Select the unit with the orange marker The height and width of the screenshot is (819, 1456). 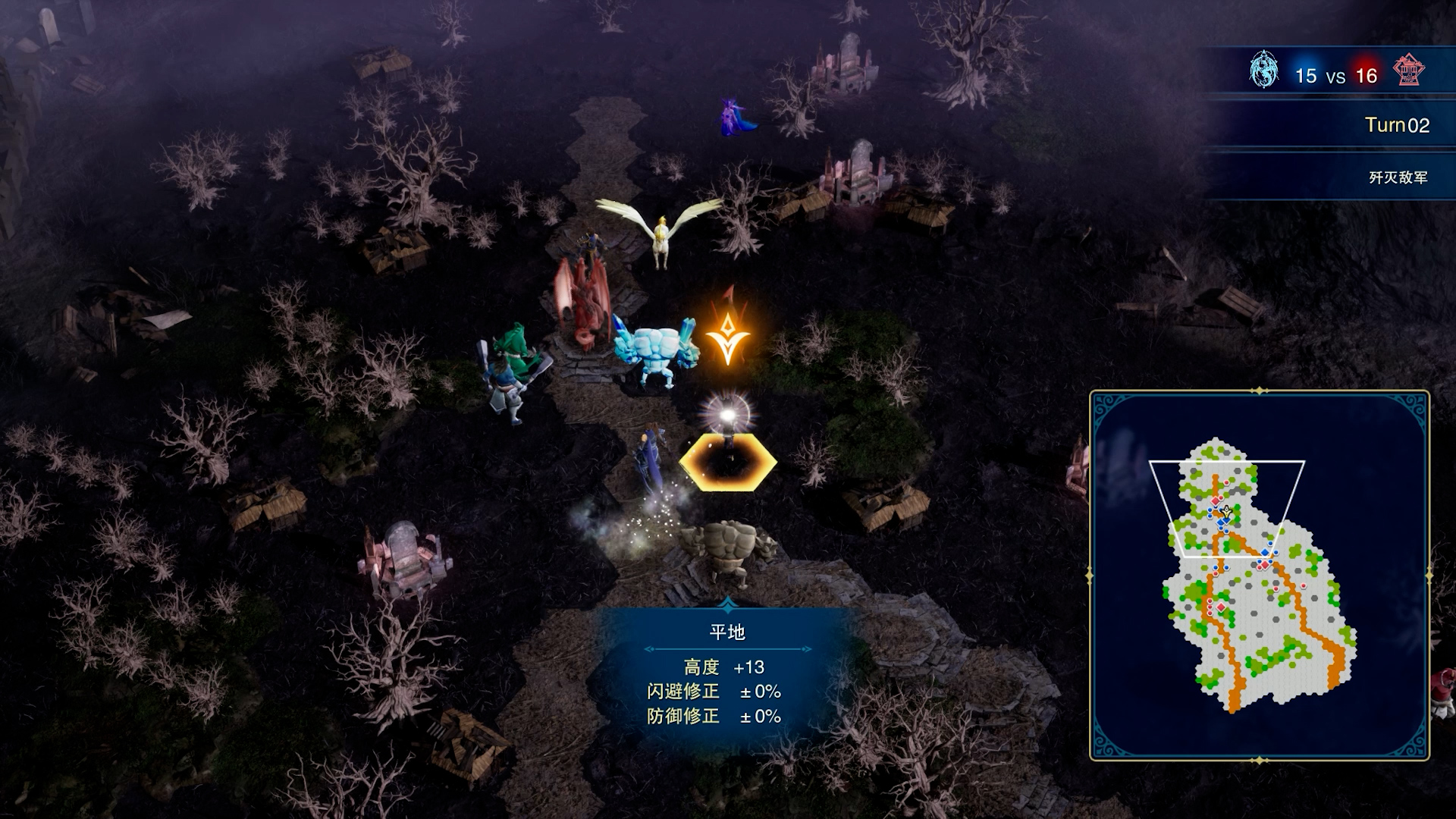click(657, 354)
